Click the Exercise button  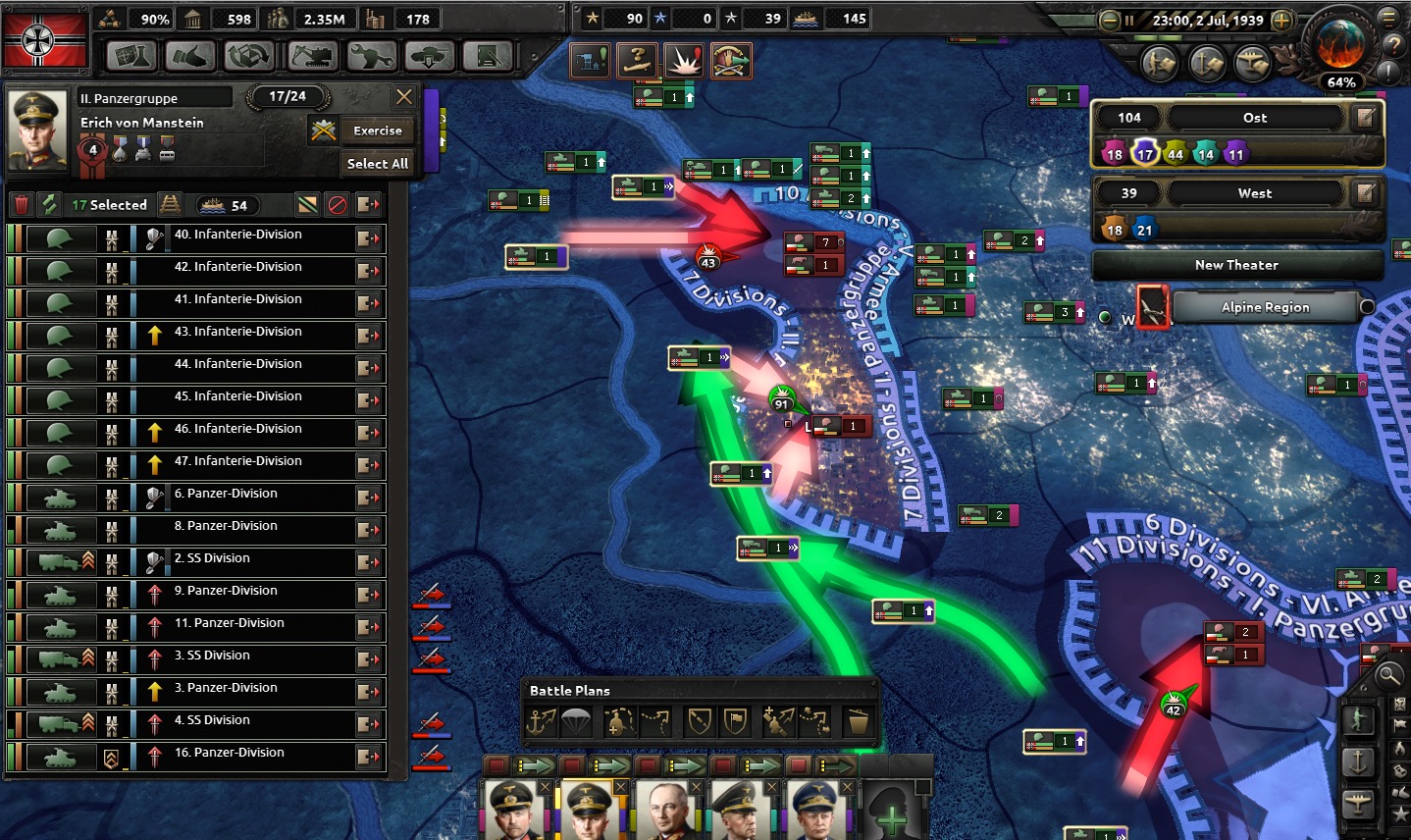378,131
